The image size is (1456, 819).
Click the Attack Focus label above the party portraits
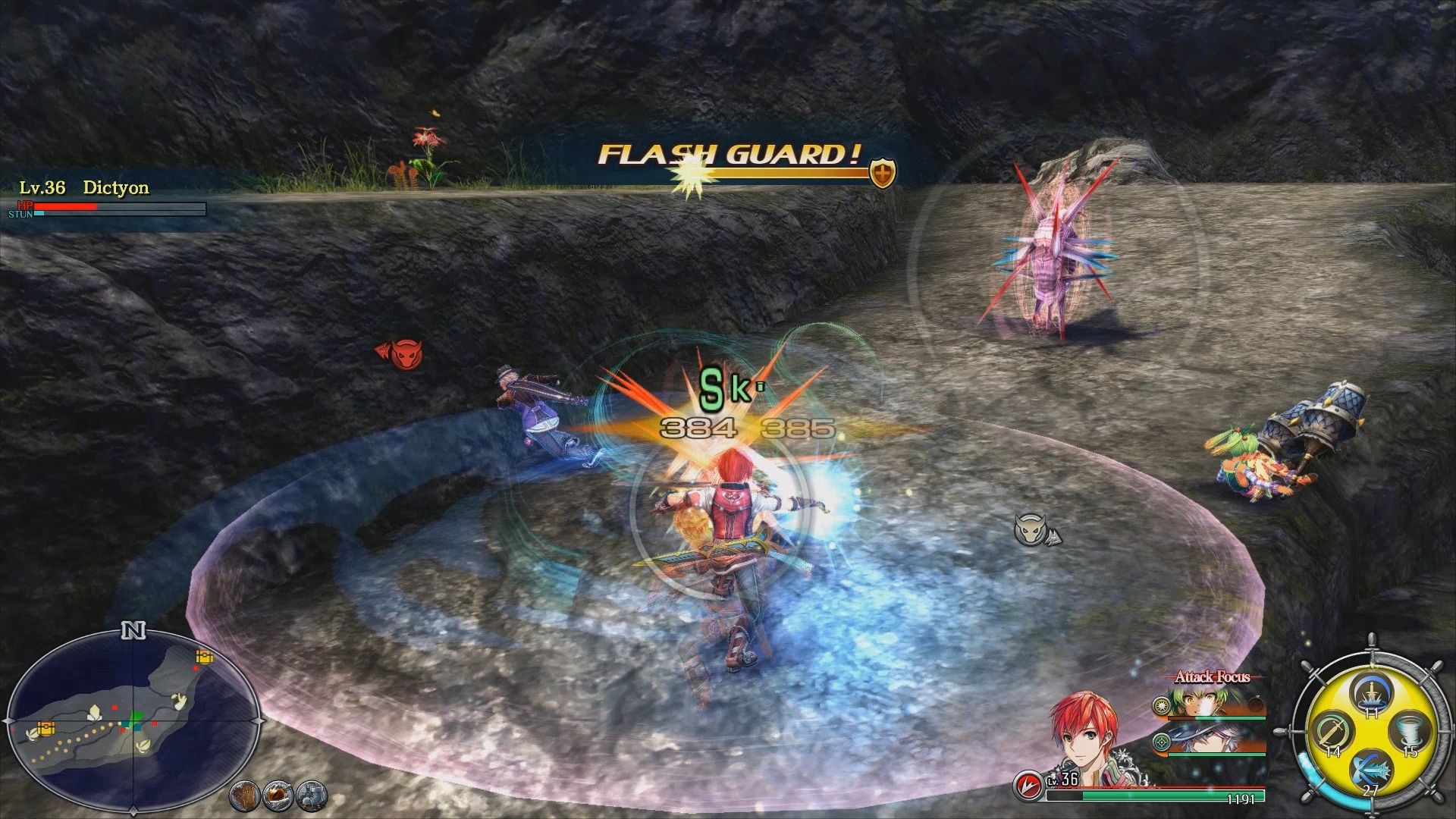(1213, 676)
